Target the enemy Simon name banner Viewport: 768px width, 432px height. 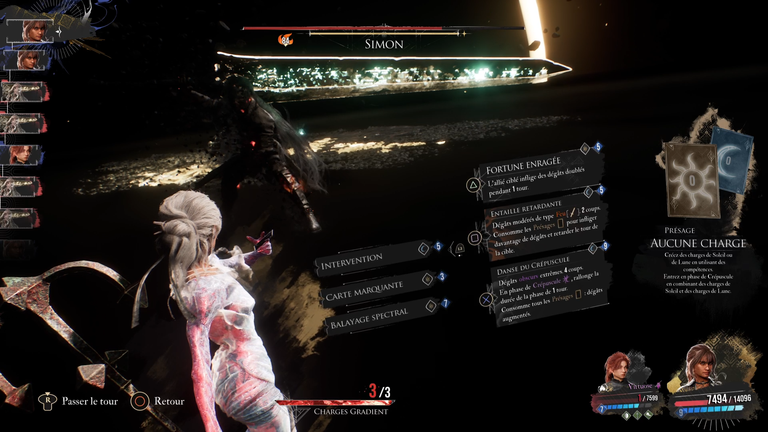click(x=381, y=44)
